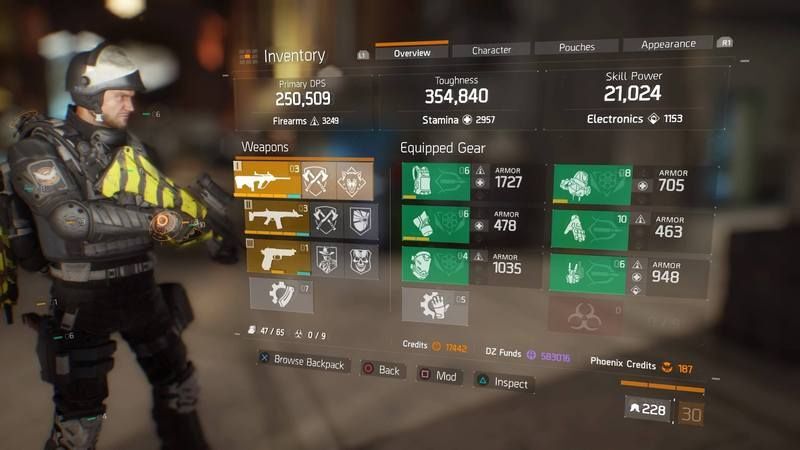Switch to the Overview tab
Image resolution: width=800 pixels, height=450 pixels.
[411, 51]
